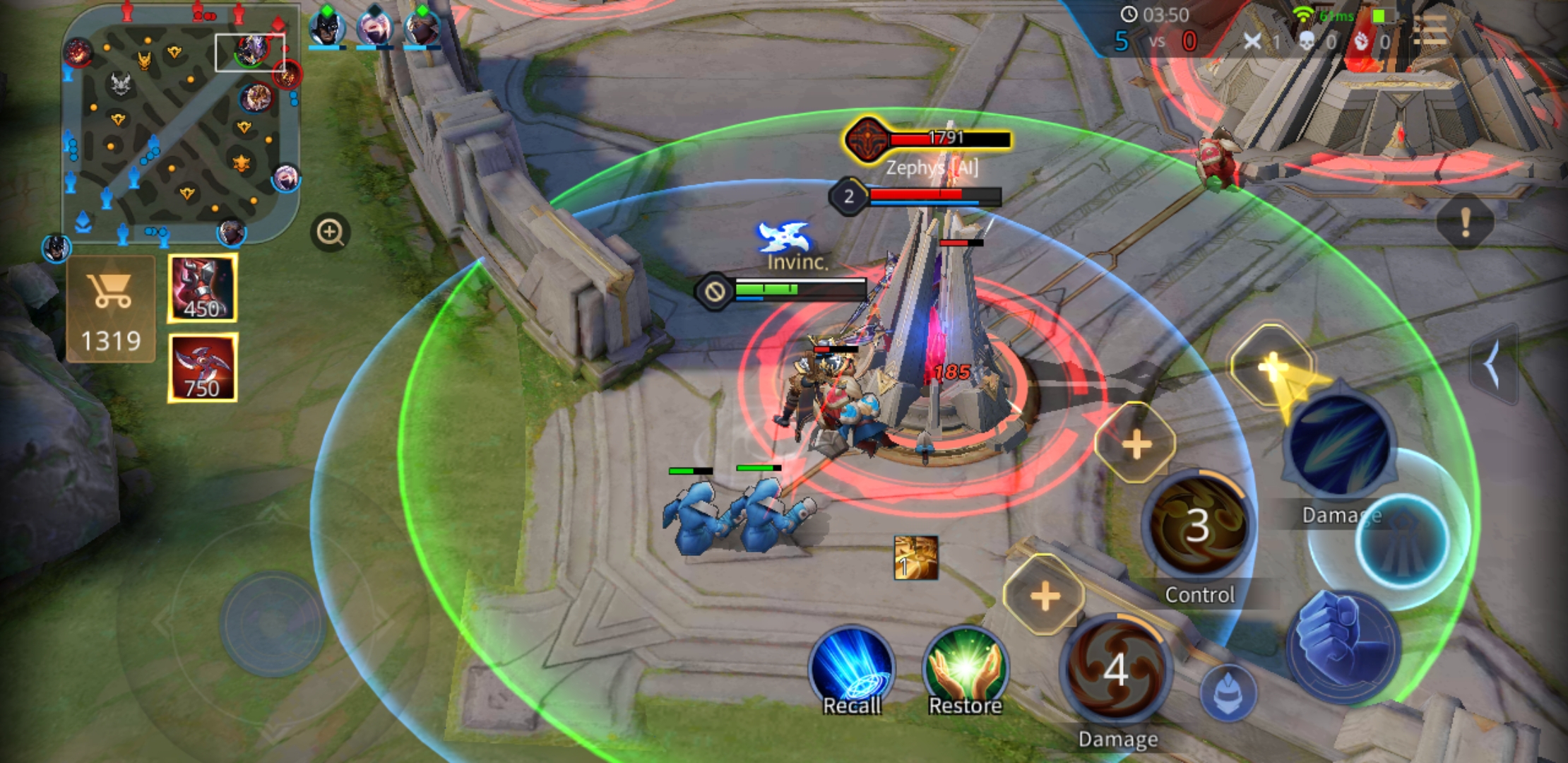Screen dimensions: 1568x763
Task: Select the target-tower button
Action: (1402, 540)
